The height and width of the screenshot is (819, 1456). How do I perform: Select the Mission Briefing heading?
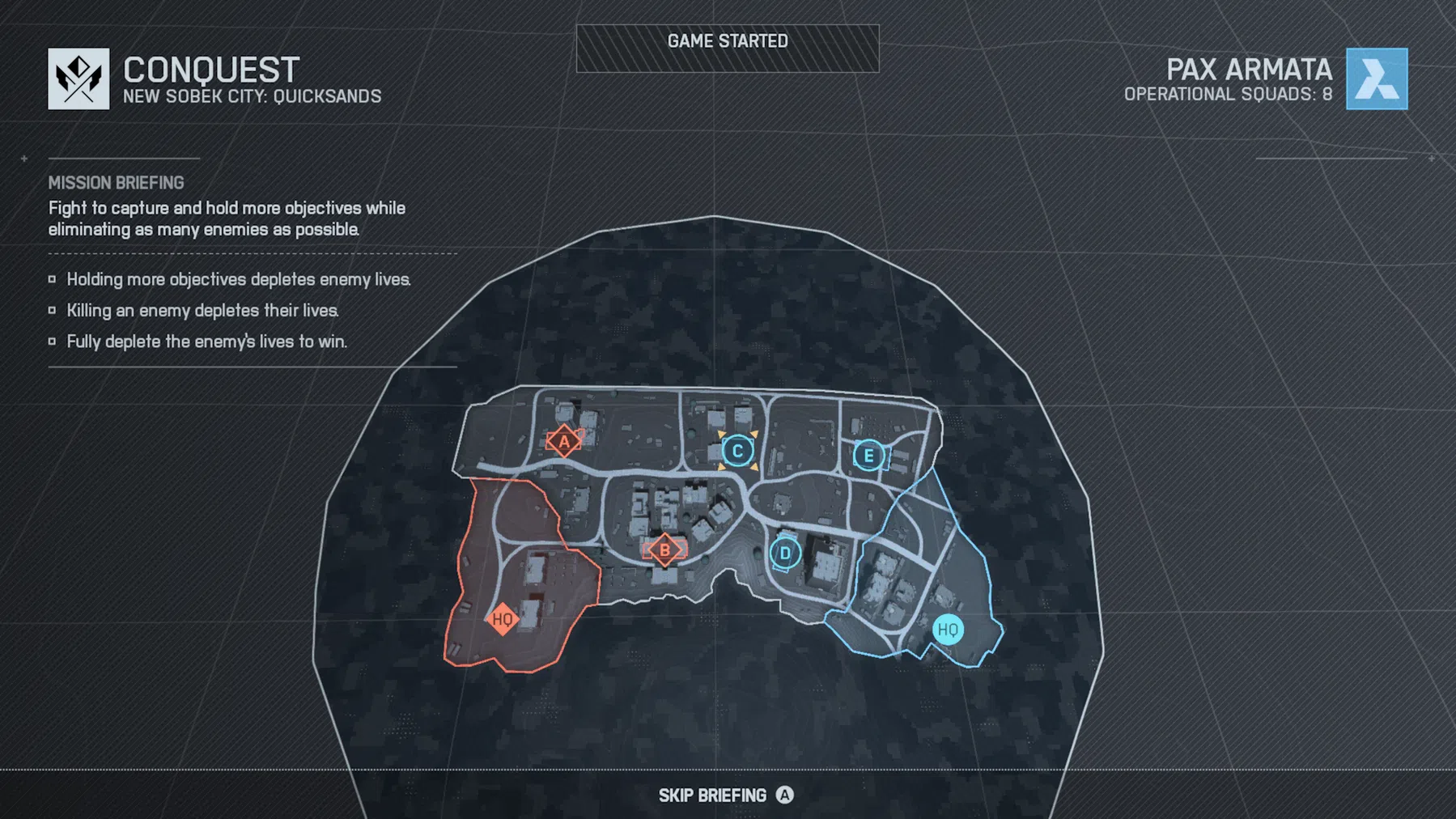[x=116, y=183]
